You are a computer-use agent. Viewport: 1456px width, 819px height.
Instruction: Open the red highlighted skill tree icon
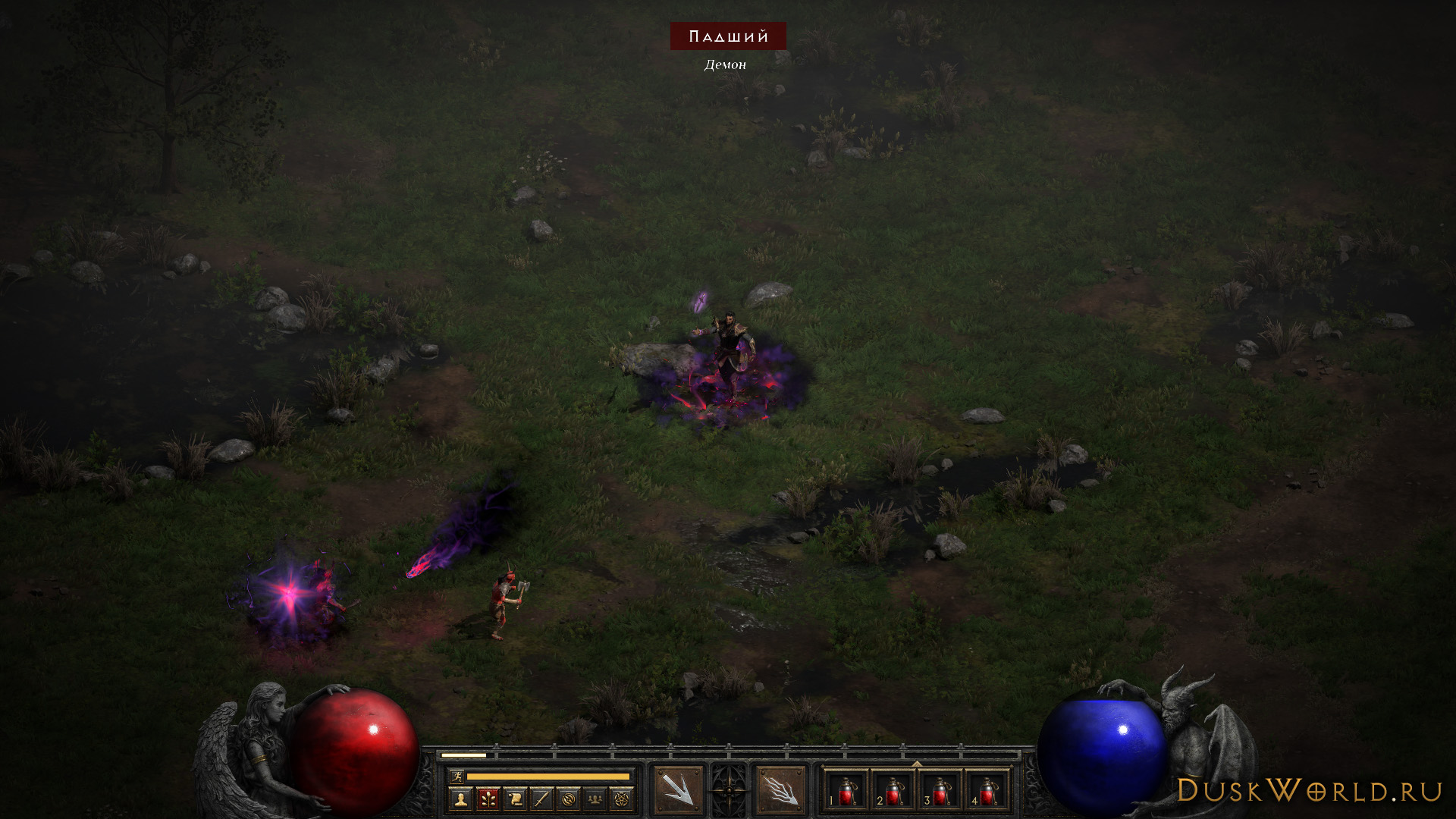[x=488, y=799]
